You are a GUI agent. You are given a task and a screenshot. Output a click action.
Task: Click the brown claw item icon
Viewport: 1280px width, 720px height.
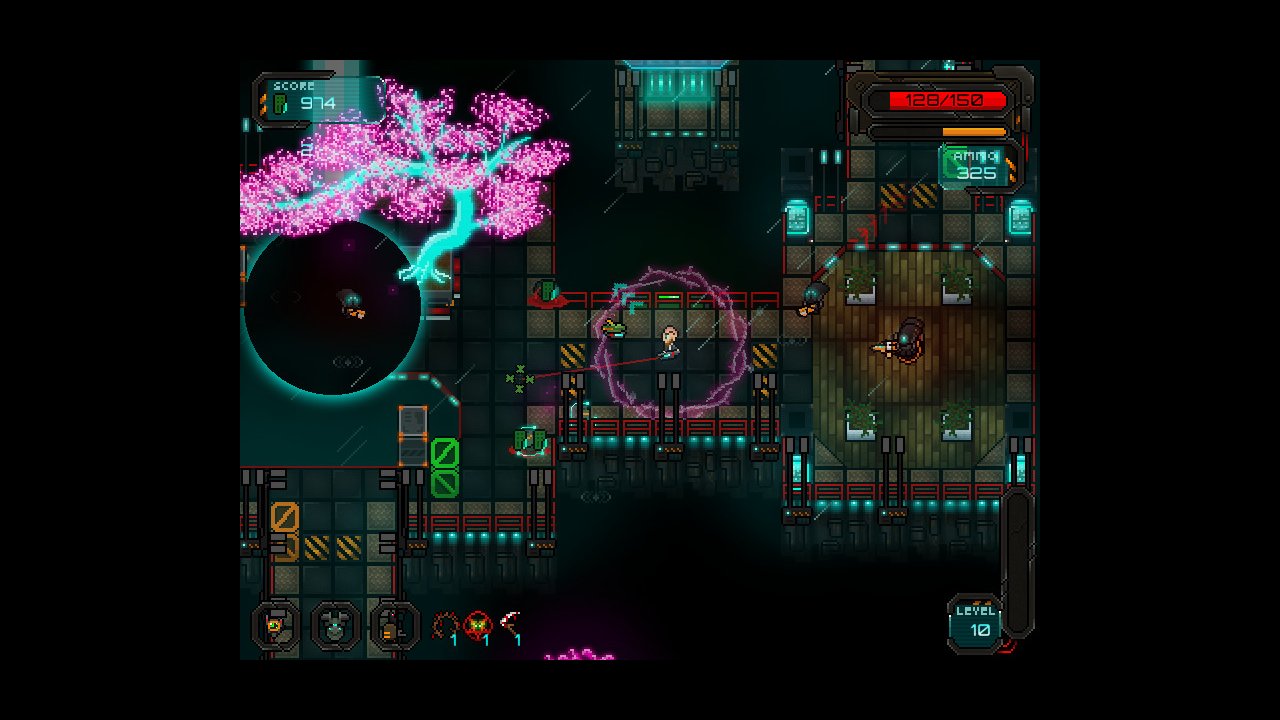pyautogui.click(x=444, y=626)
